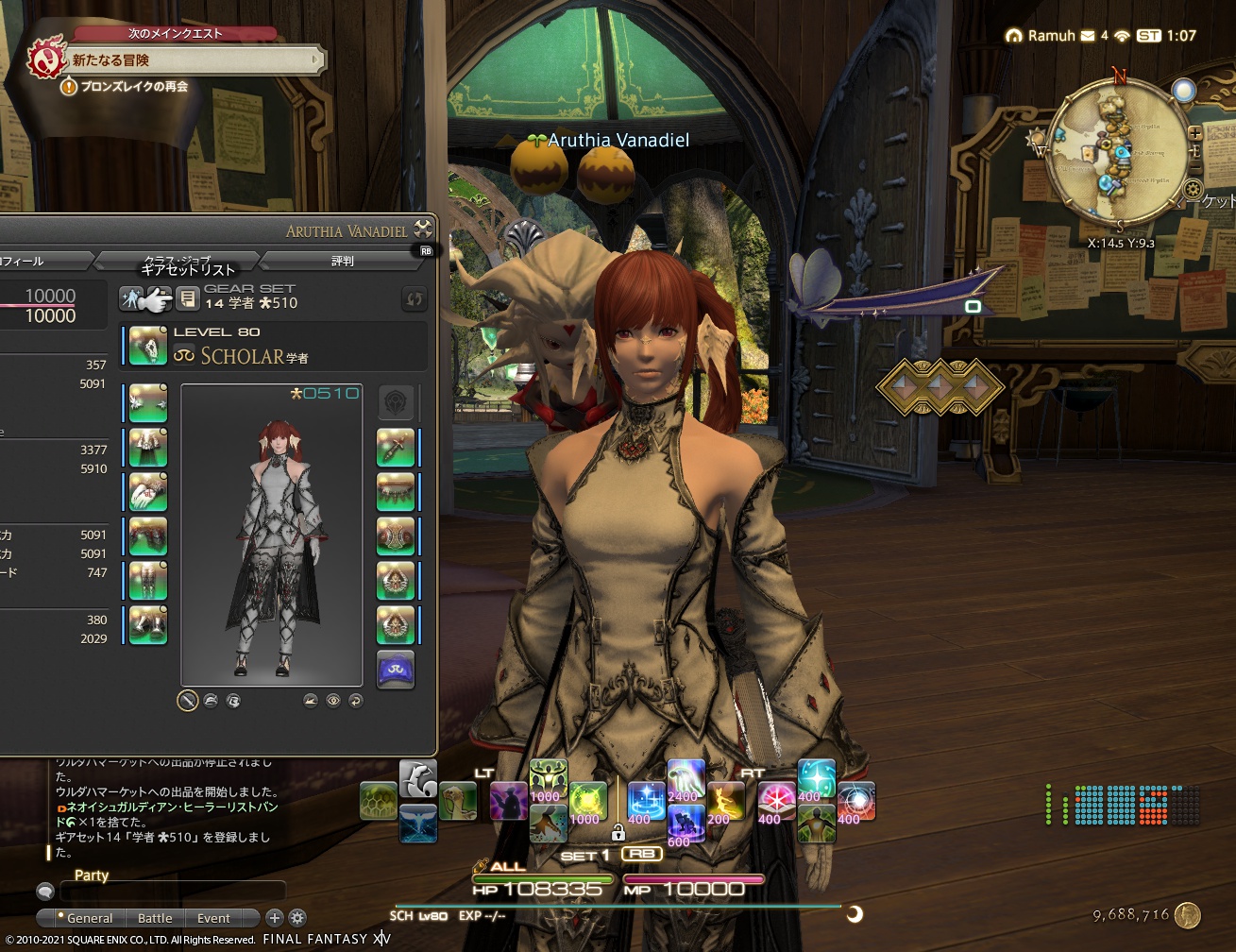Click the Scholar job icon beside LEVEL 80
This screenshot has height=952, width=1236.
click(x=183, y=352)
